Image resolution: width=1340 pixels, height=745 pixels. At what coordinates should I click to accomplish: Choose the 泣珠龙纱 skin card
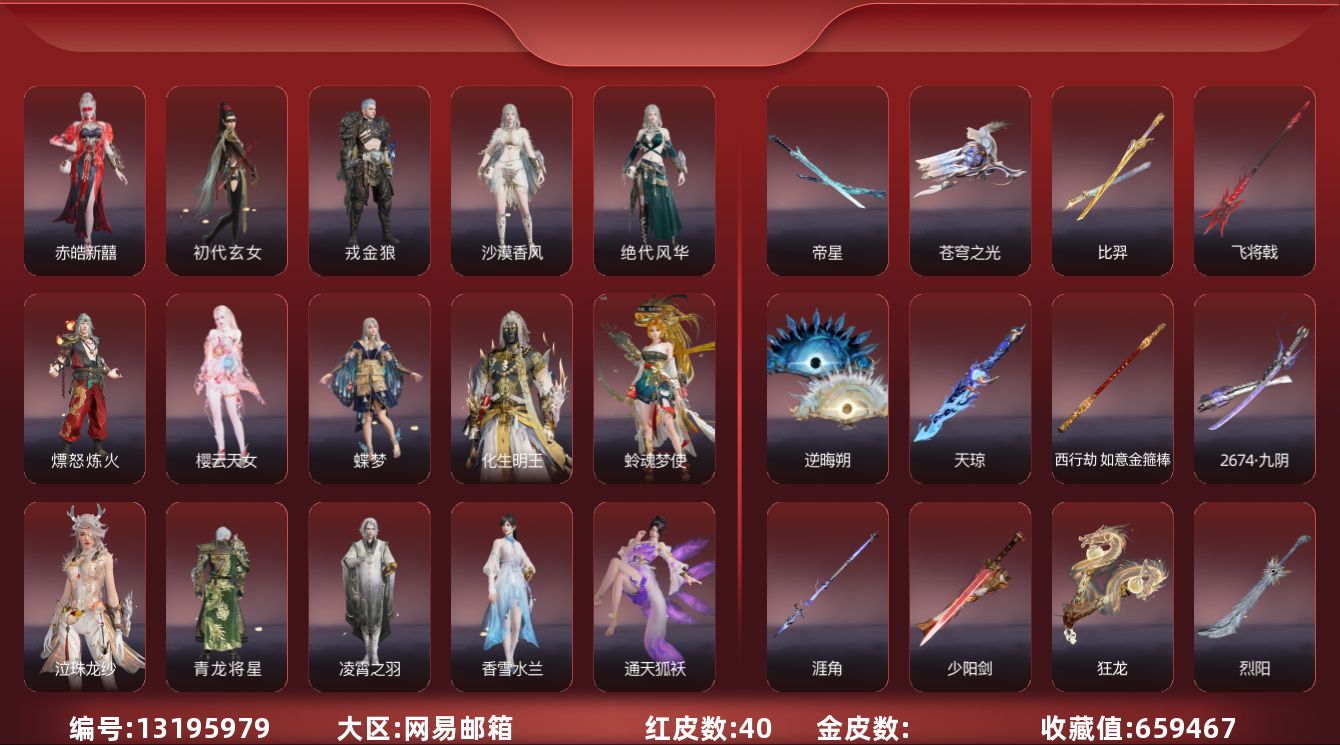pos(85,596)
